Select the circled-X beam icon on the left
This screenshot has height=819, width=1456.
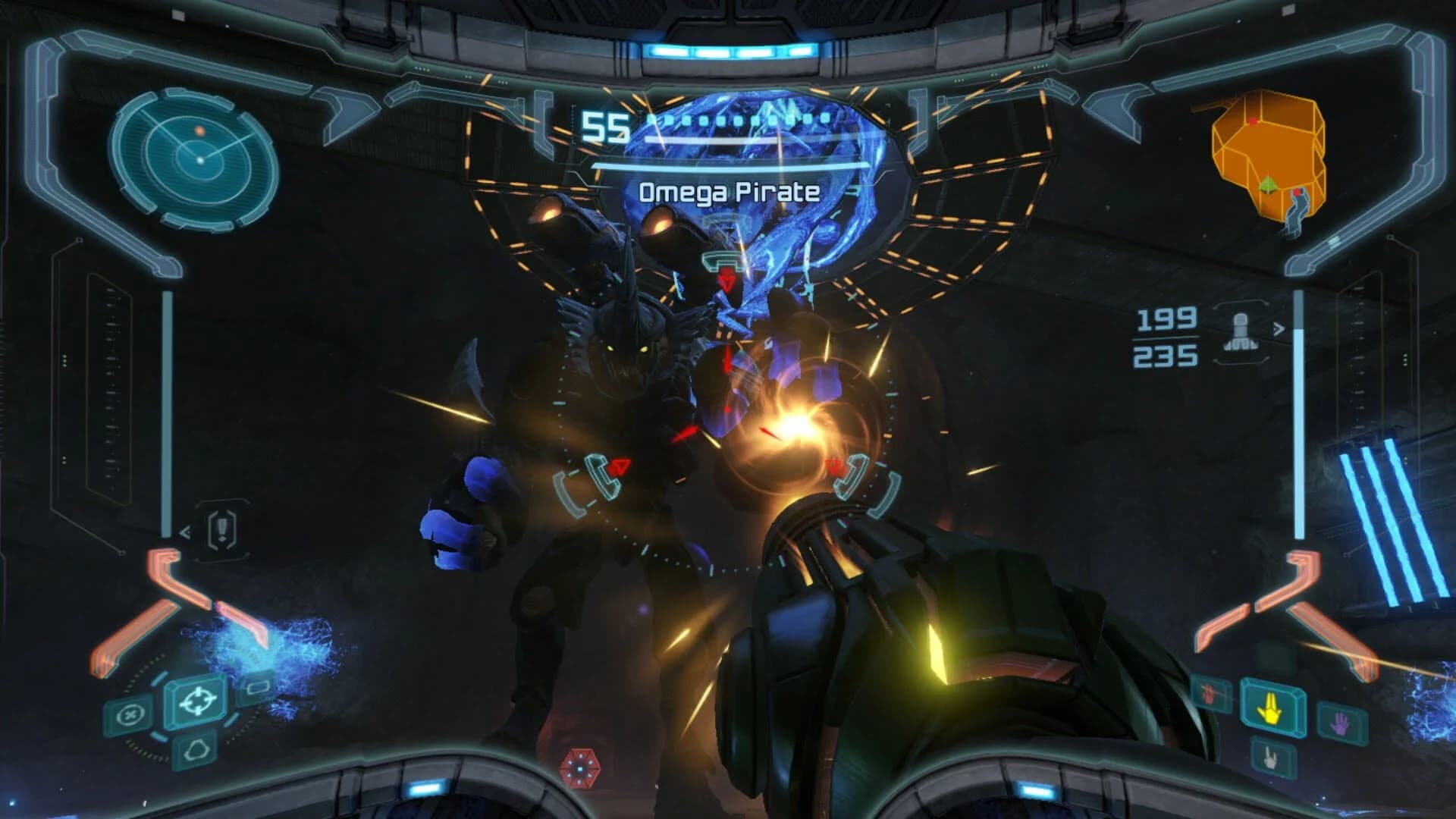(131, 714)
